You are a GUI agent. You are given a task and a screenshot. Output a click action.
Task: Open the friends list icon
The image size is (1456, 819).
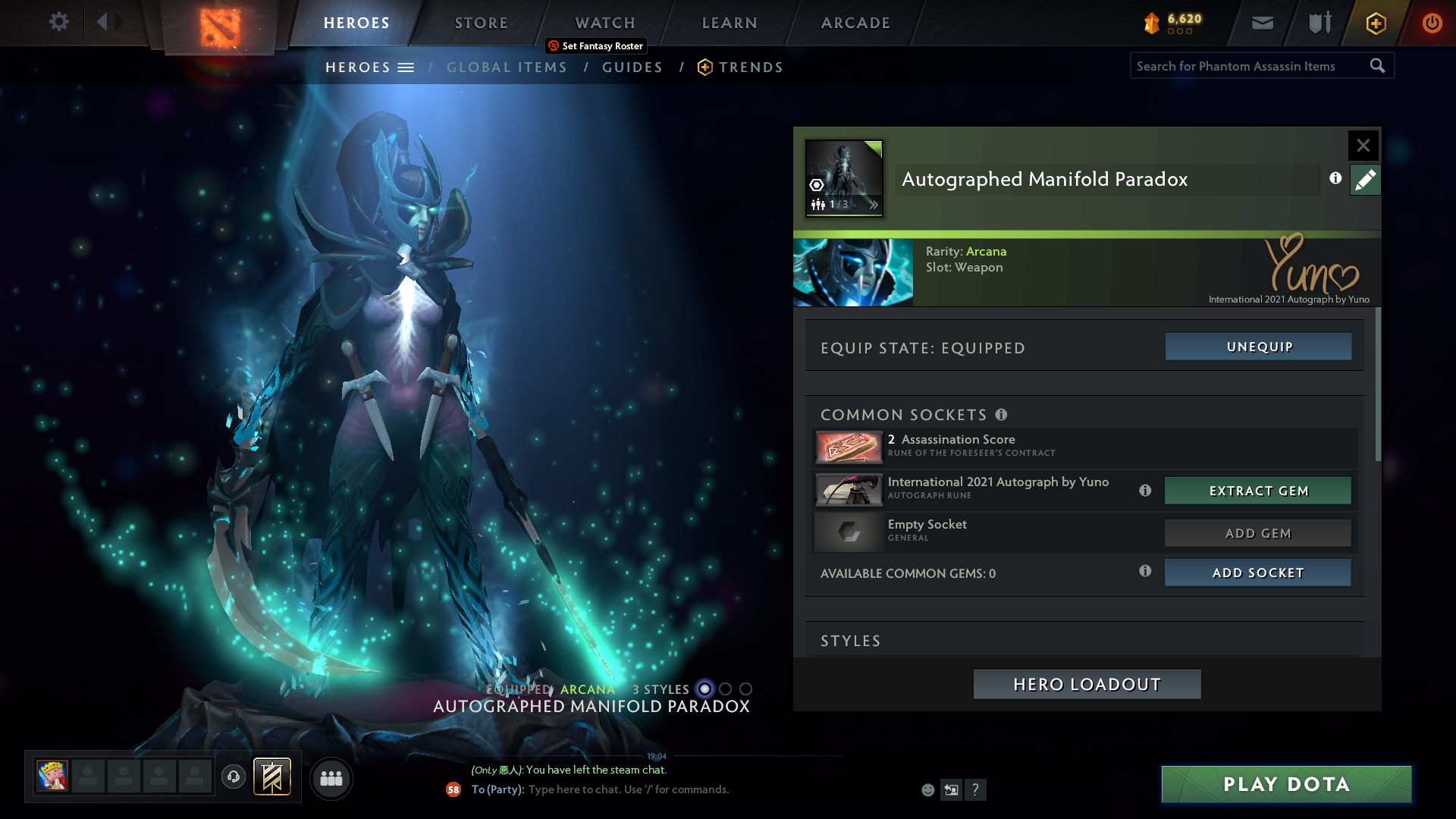(x=331, y=778)
